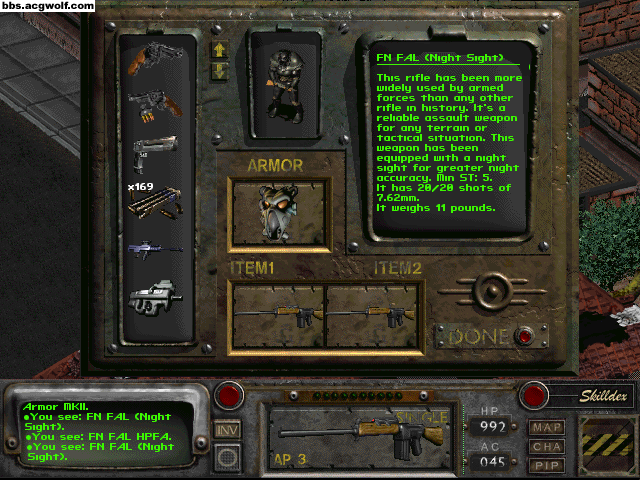Open the MAP screen

pyautogui.click(x=547, y=426)
